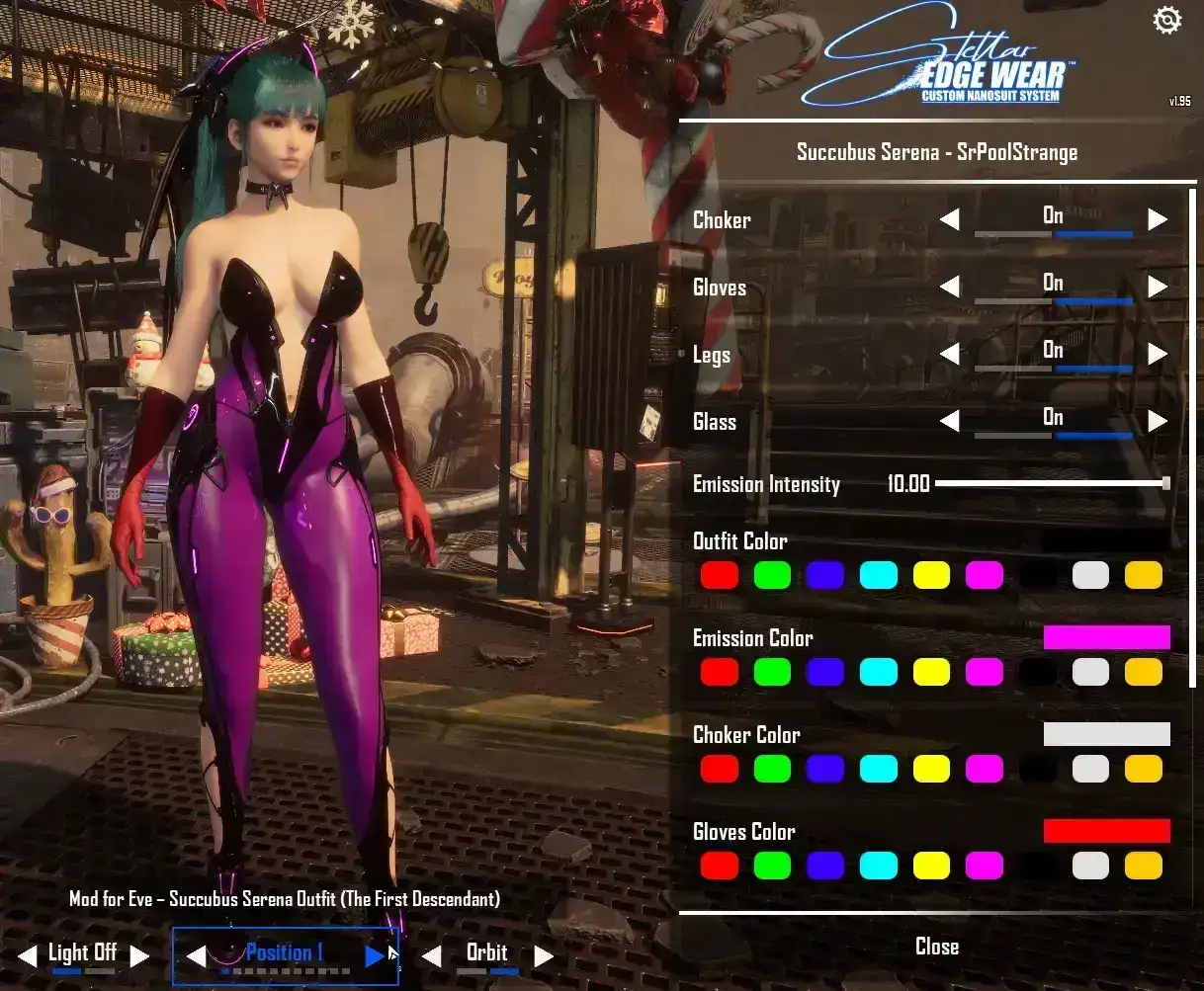Set Gloves Color to white swatch
1204x991 pixels.
pos(1090,866)
